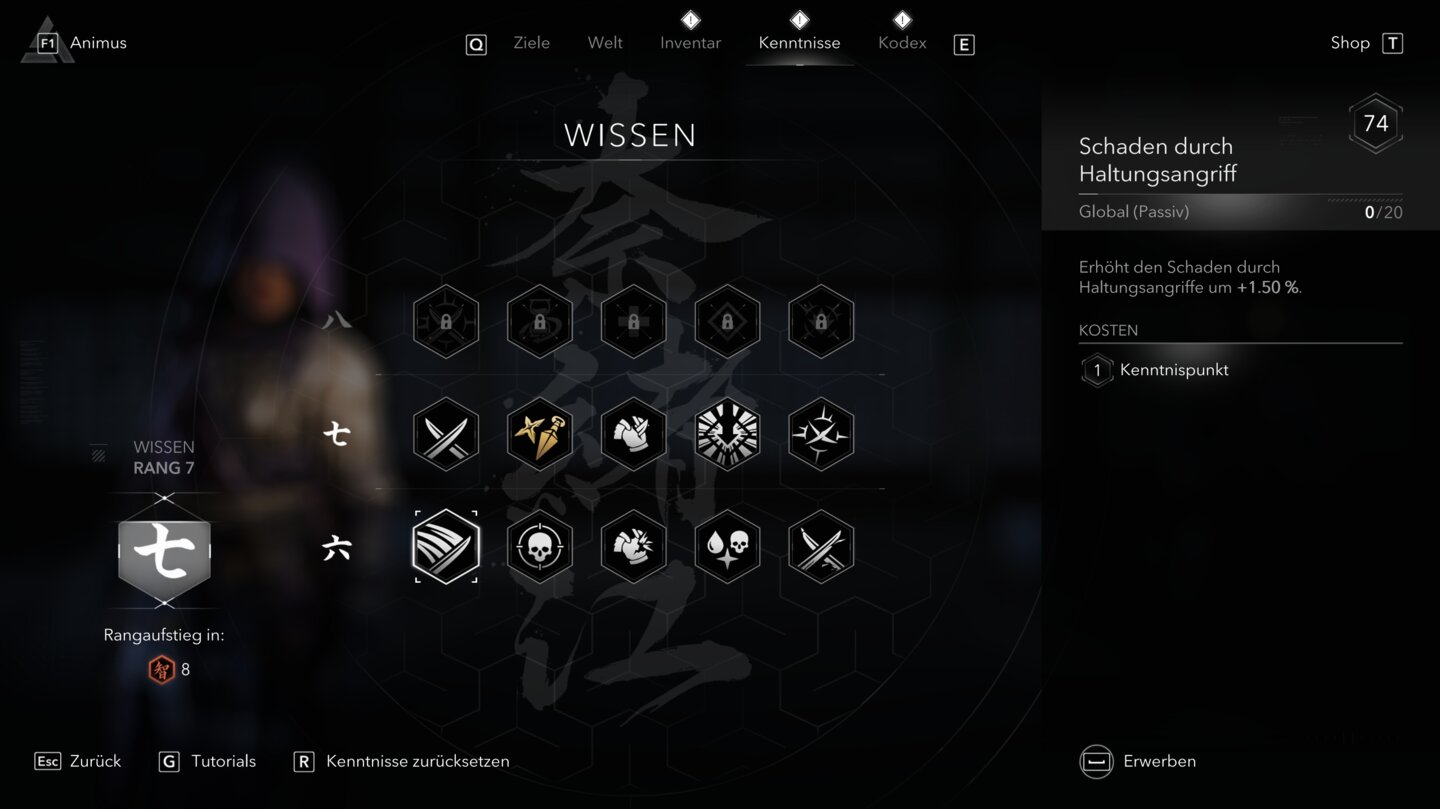Click the Wissen rank 7 emblem

[165, 553]
